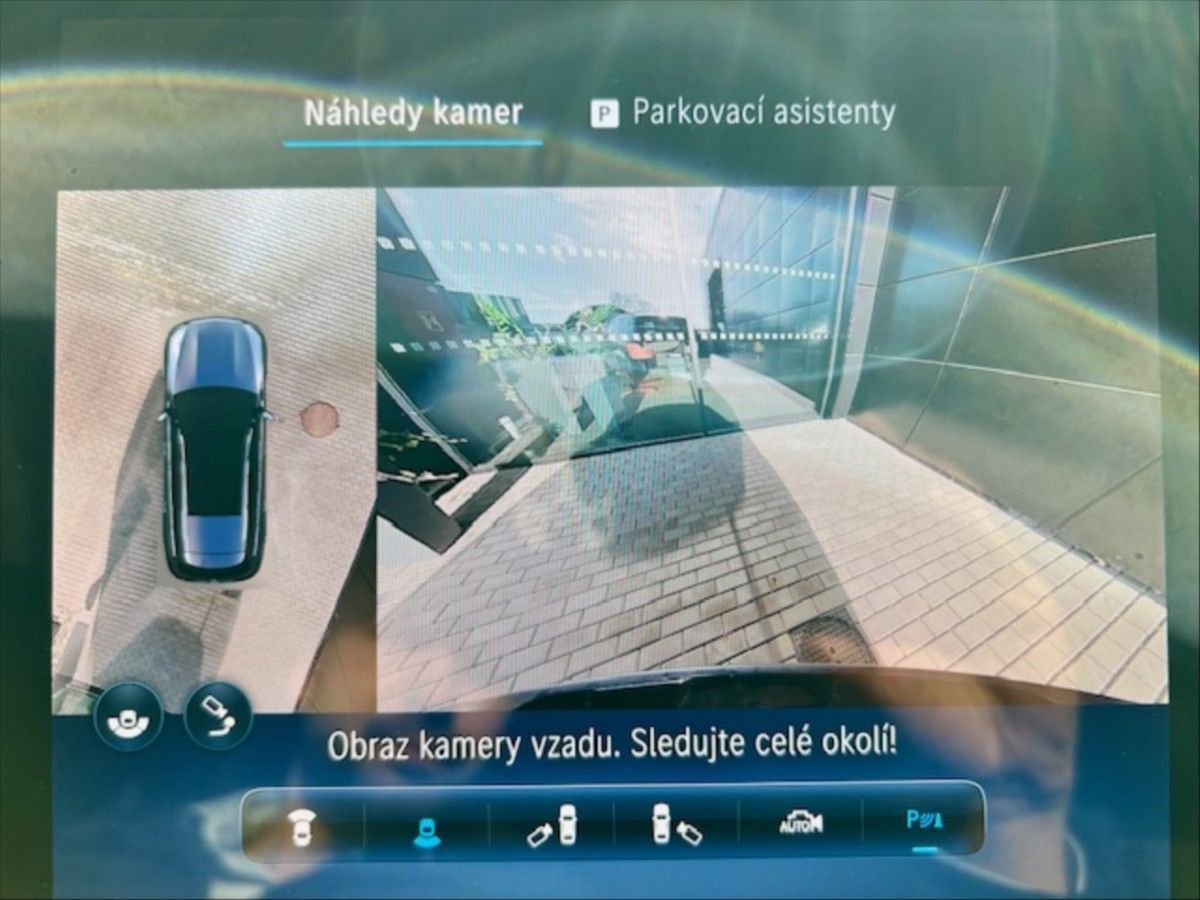Tap the round trailer hitch view button
This screenshot has height=900, width=1200.
pos(218,715)
